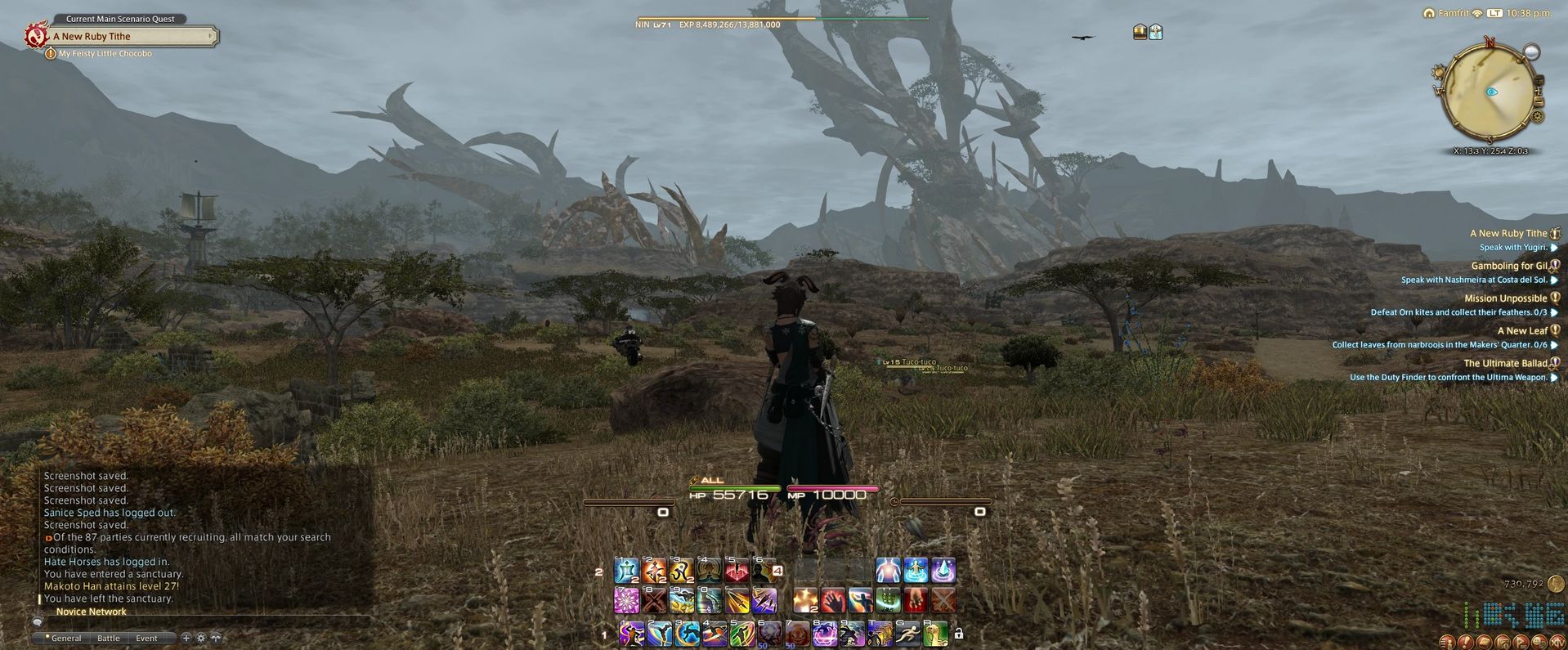Add a new chat tab with plus button
This screenshot has width=1568, height=650.
tap(186, 638)
